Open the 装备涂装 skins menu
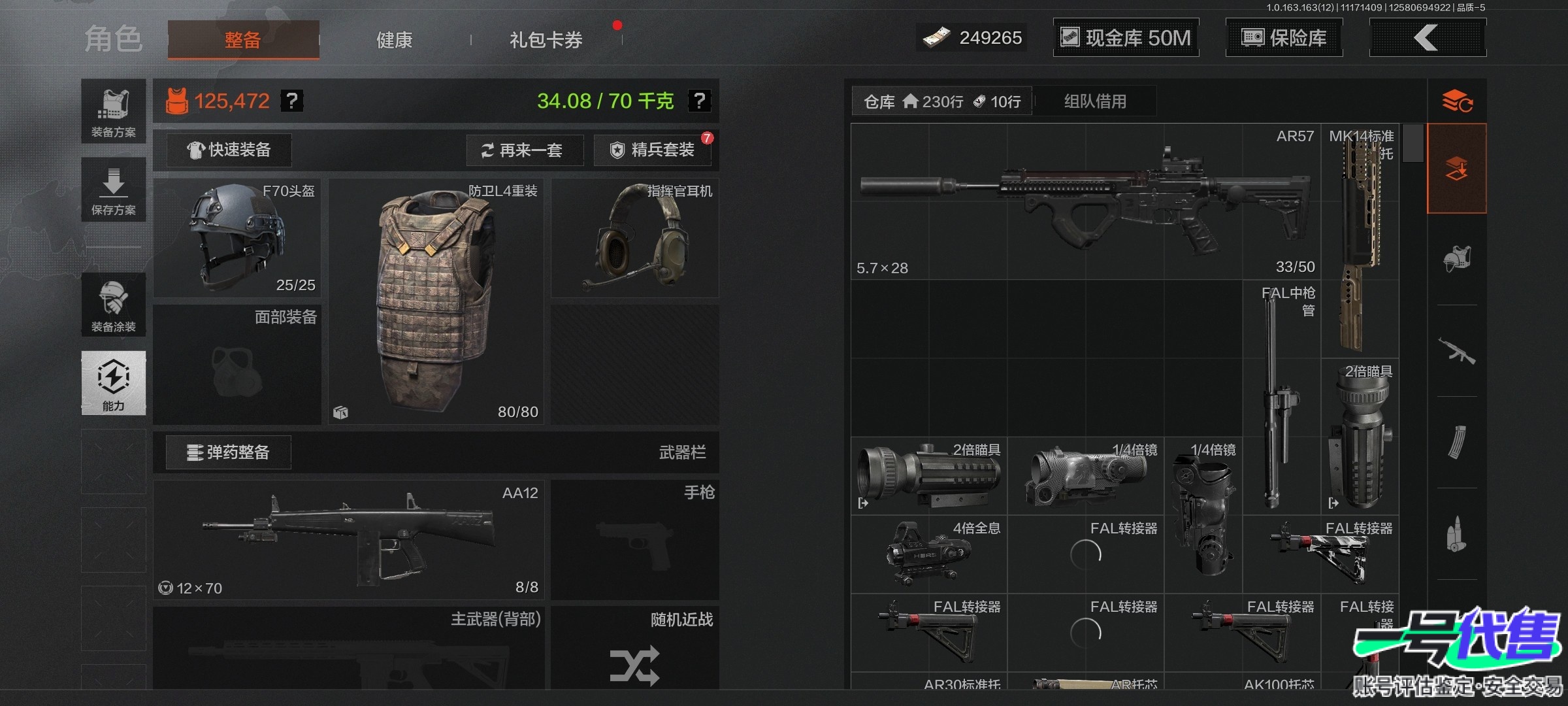Viewport: 1568px width, 706px height. 114,305
